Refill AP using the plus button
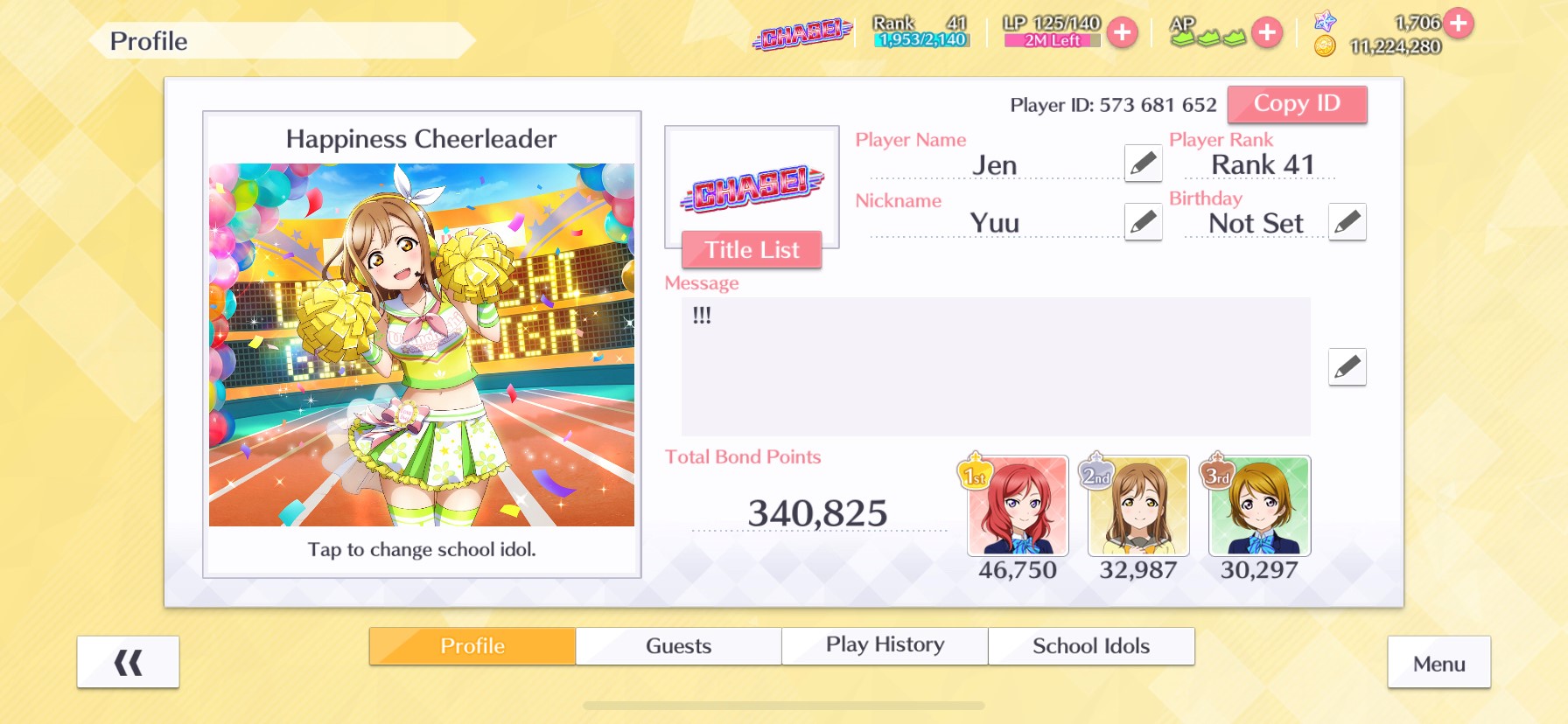 (x=1266, y=33)
